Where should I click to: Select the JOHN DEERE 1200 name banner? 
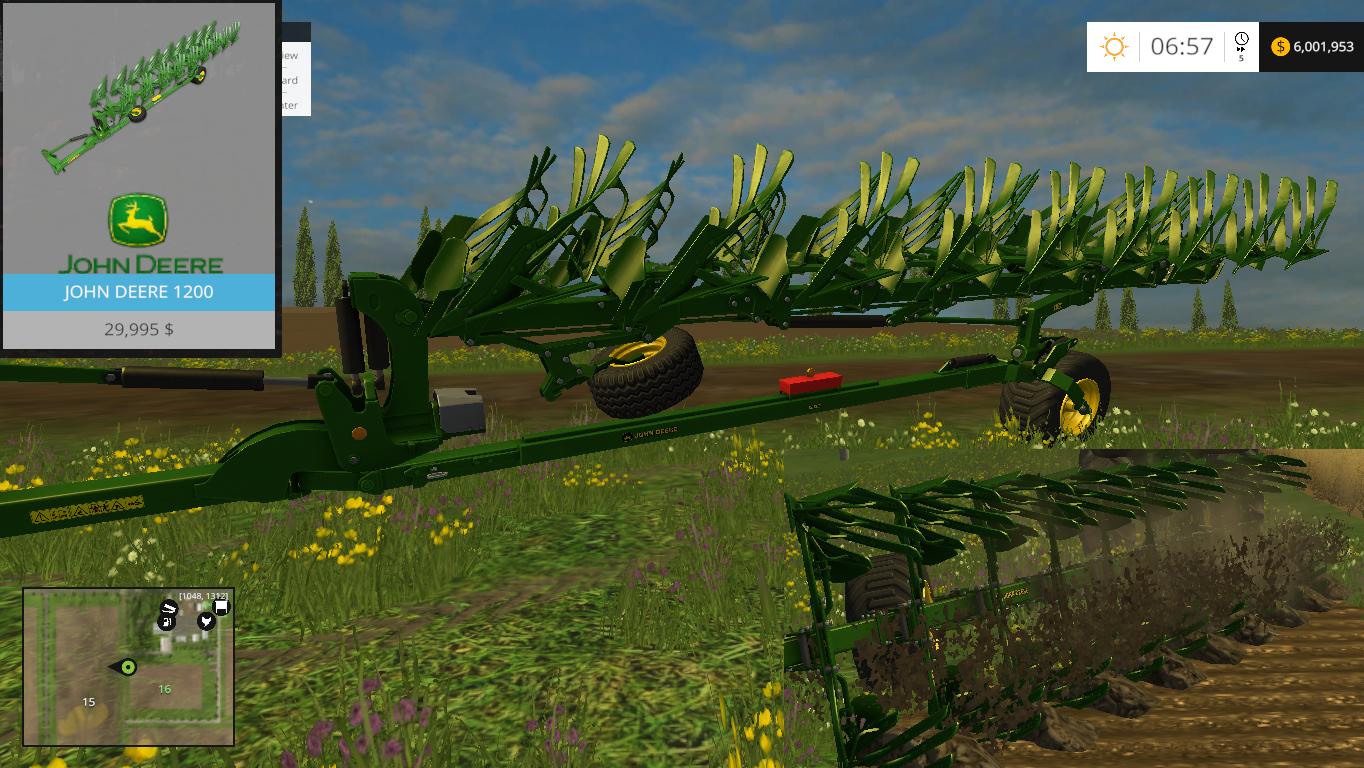point(140,293)
